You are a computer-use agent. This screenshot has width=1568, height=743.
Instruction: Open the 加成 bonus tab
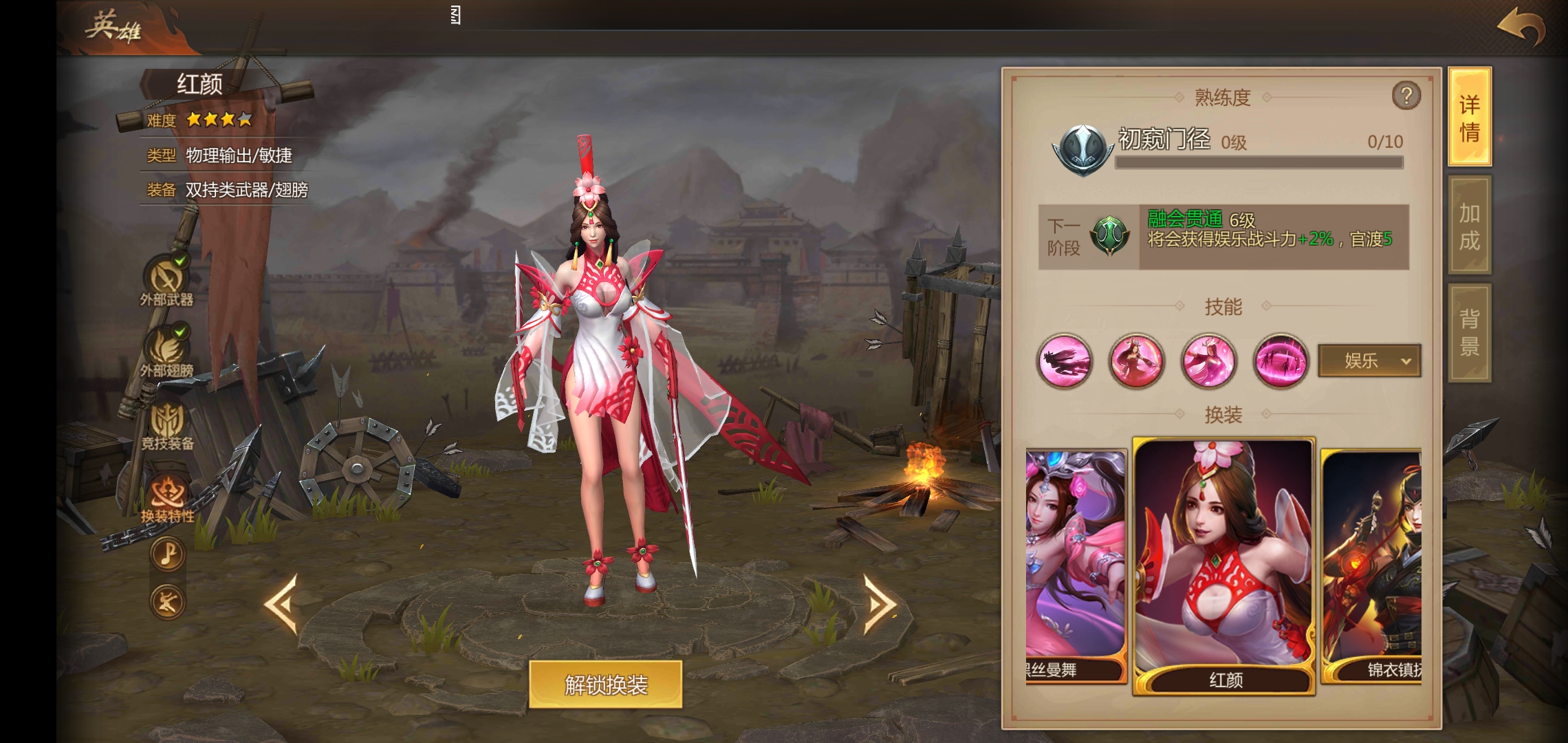[1470, 226]
